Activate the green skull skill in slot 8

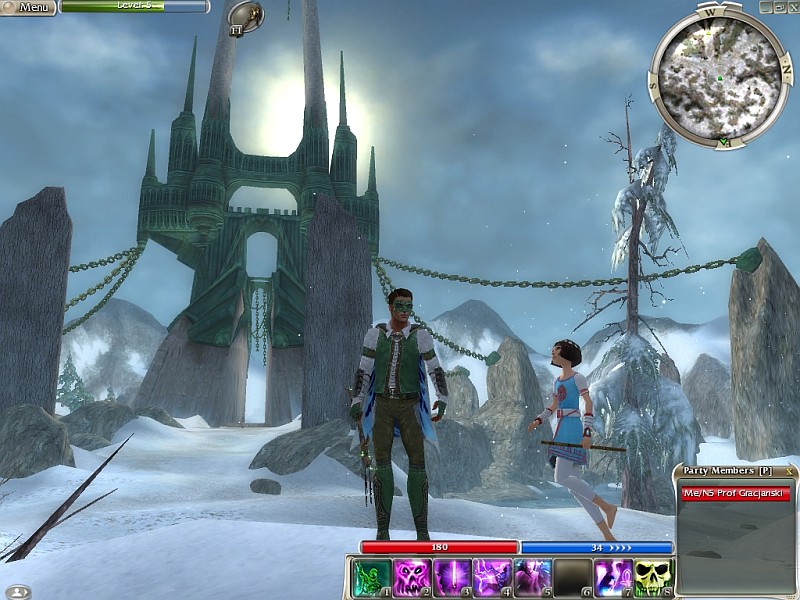[x=653, y=577]
